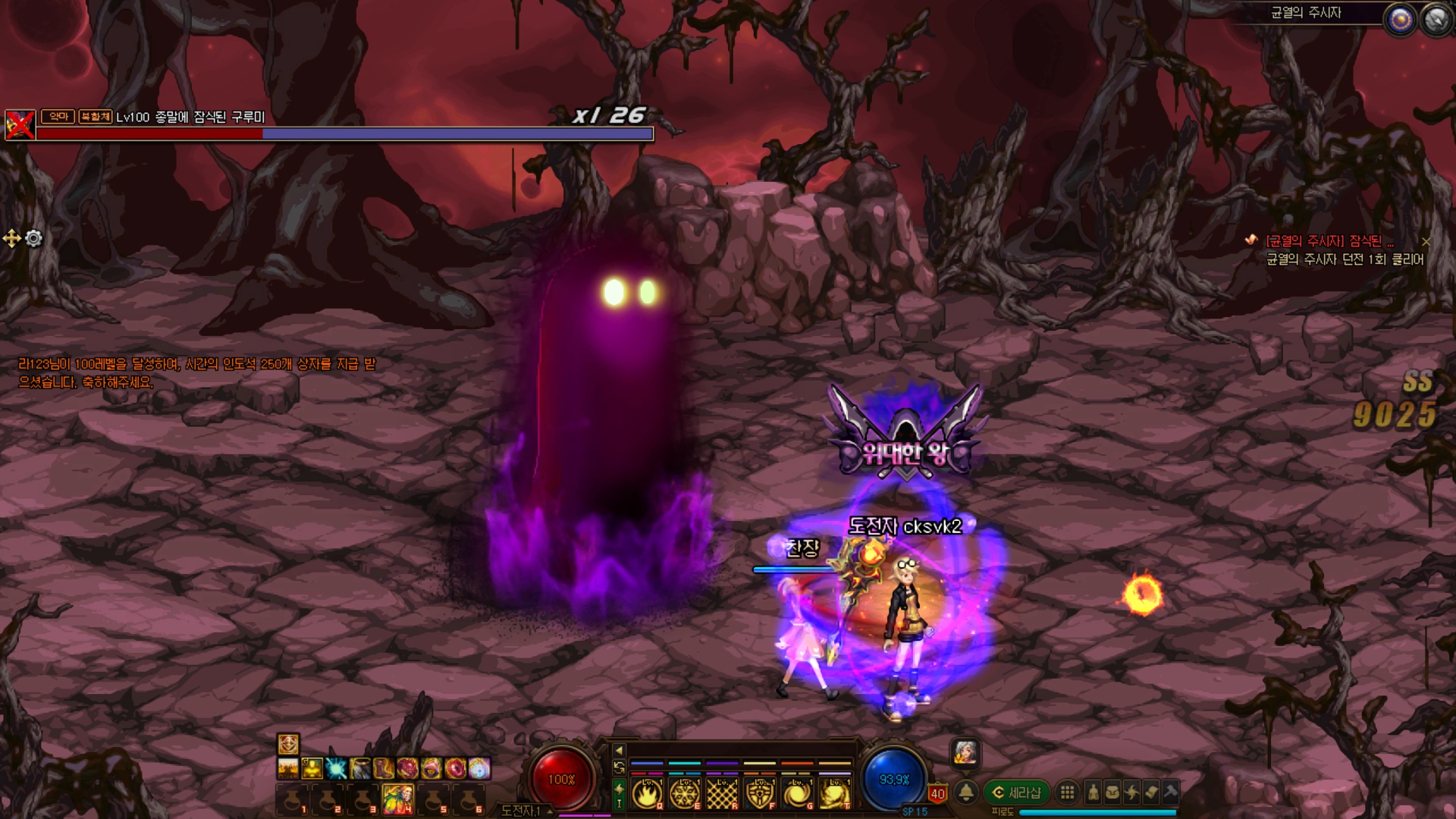Trigger the shield skill on F
Image resolution: width=1456 pixels, height=819 pixels.
(x=759, y=794)
